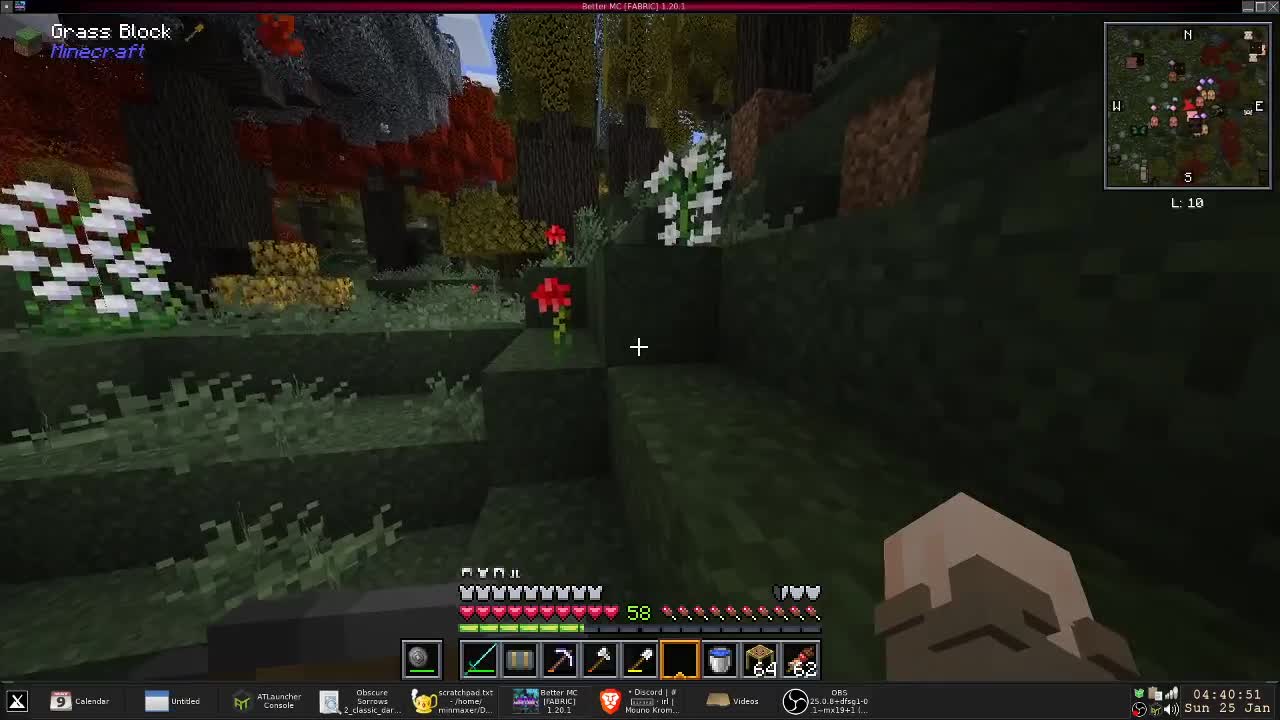This screenshot has height=720, width=1280.
Task: Open the bundle in the second hotbar slot
Action: pos(519,658)
